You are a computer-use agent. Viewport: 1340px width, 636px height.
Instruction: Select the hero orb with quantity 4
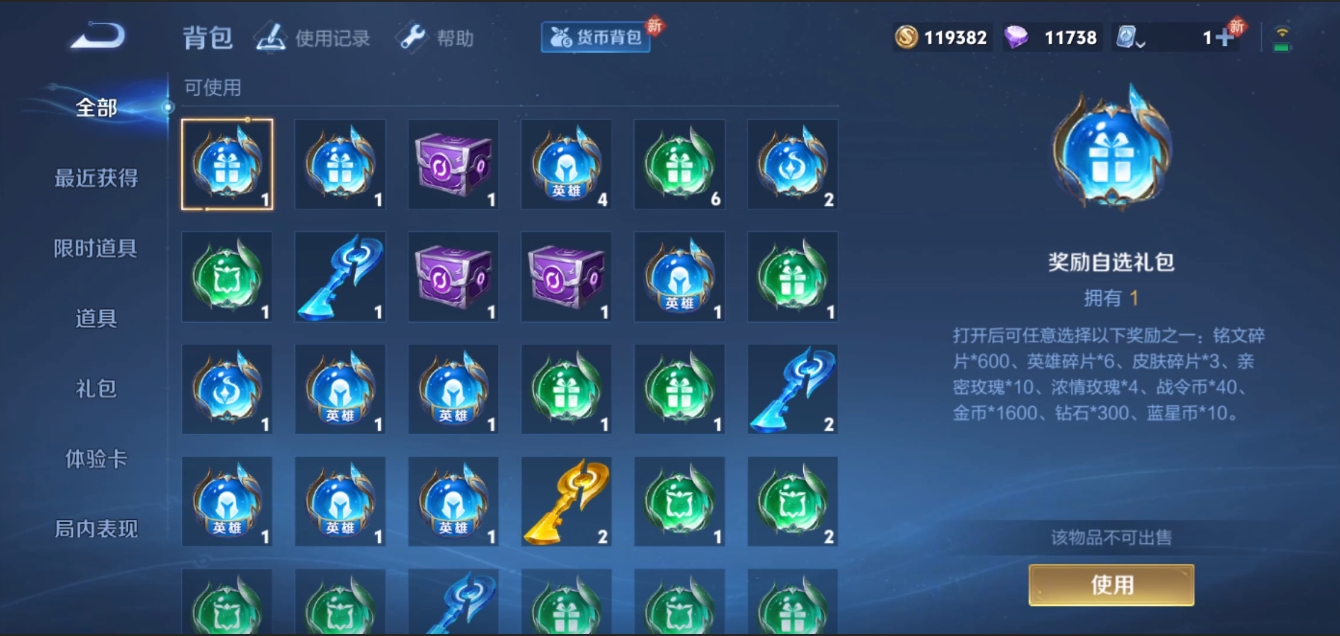[566, 165]
